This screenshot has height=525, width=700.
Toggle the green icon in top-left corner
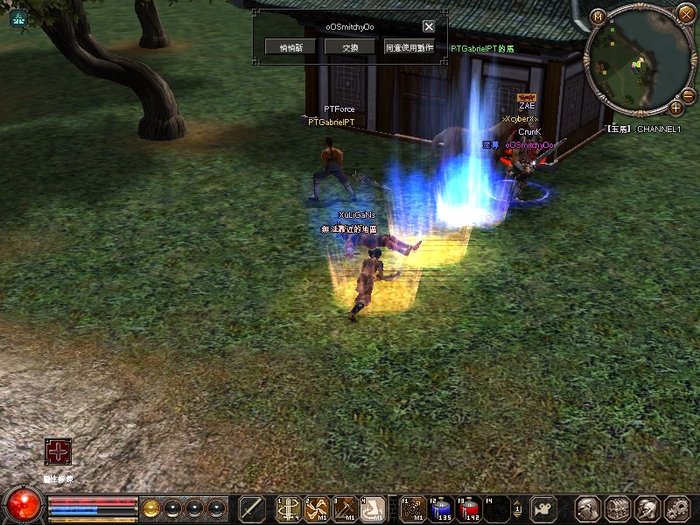(19, 16)
